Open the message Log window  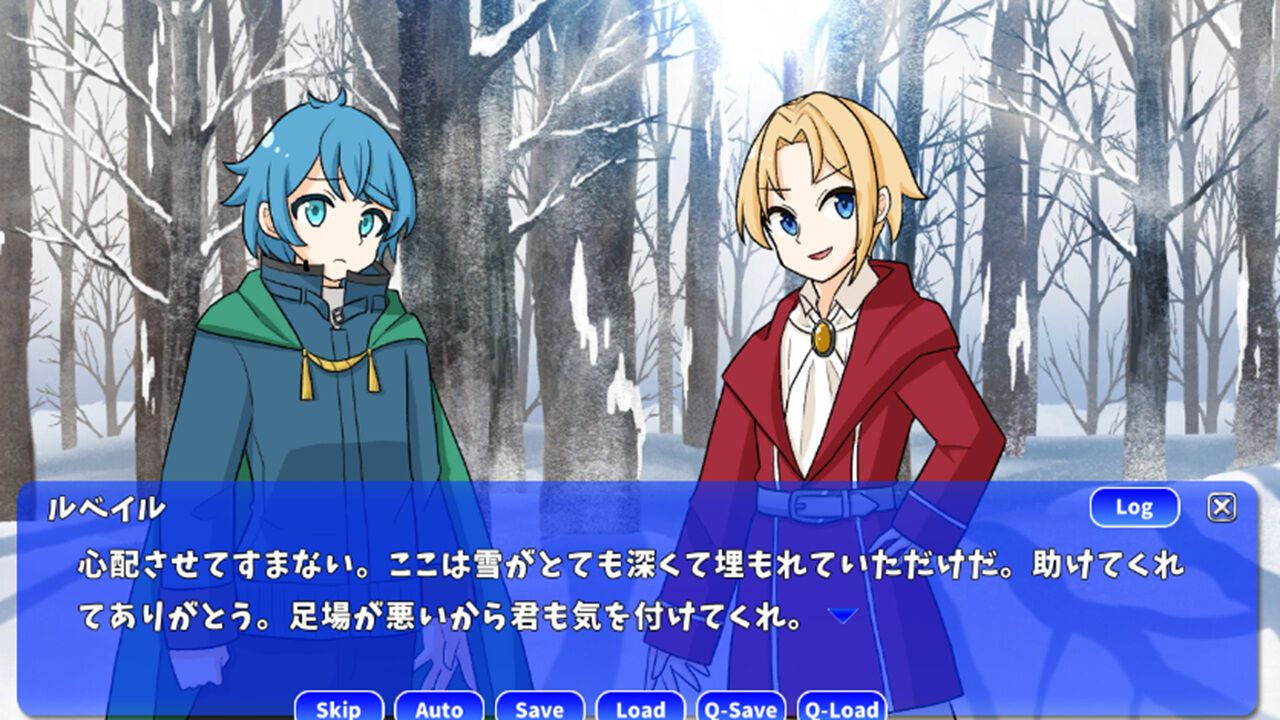[1134, 507]
